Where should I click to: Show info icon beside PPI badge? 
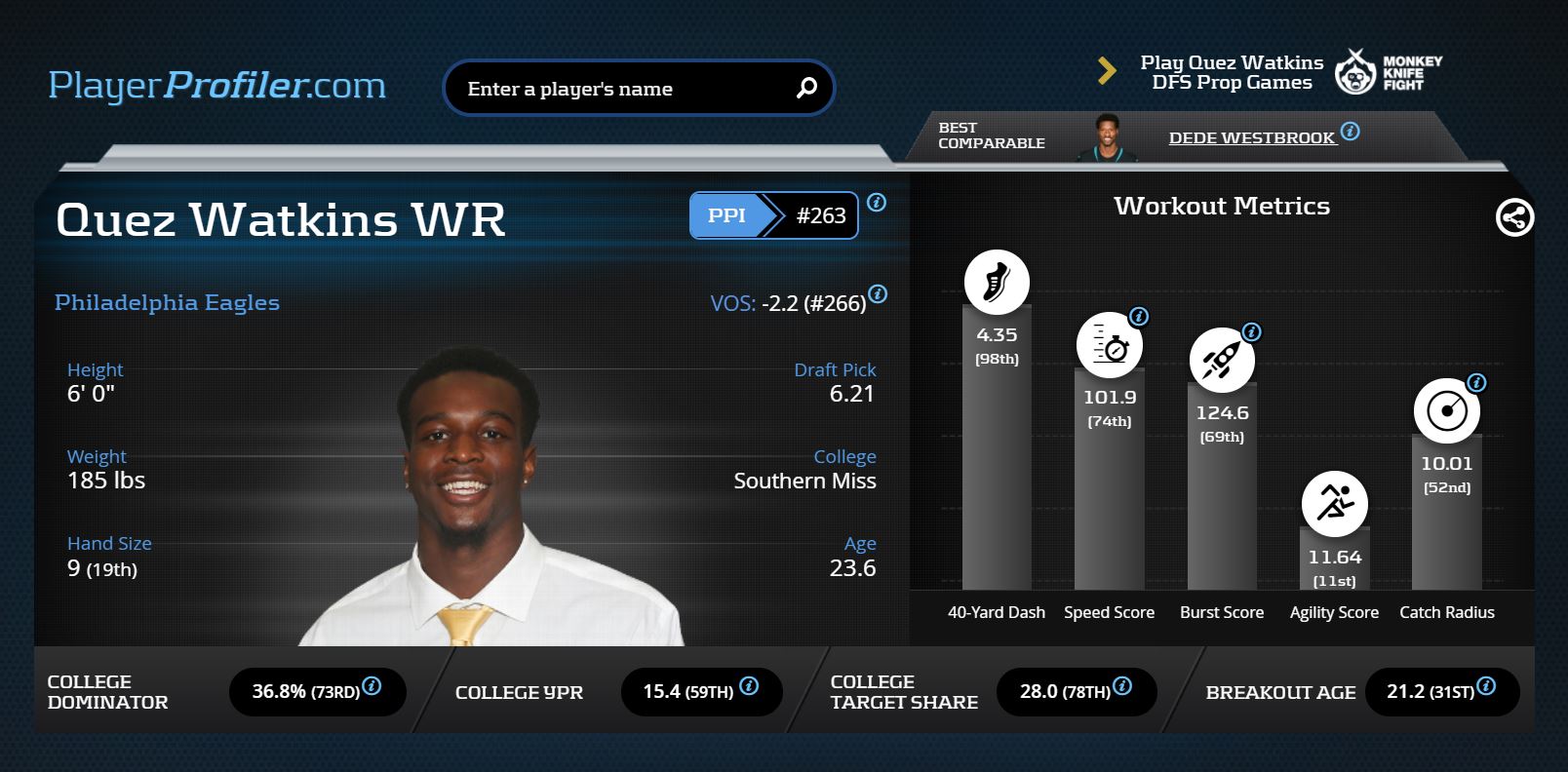click(877, 203)
